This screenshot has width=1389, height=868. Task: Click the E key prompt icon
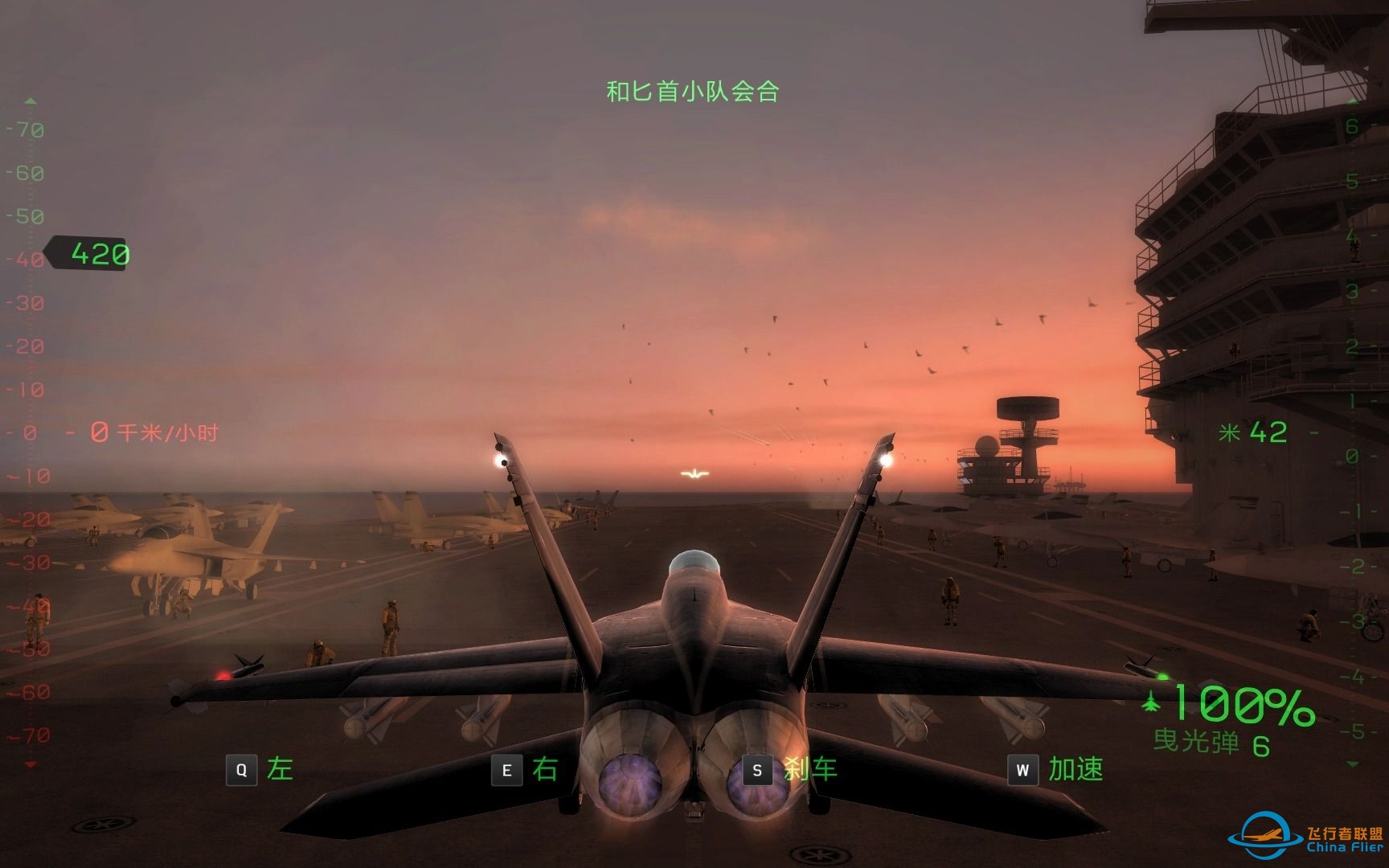506,769
